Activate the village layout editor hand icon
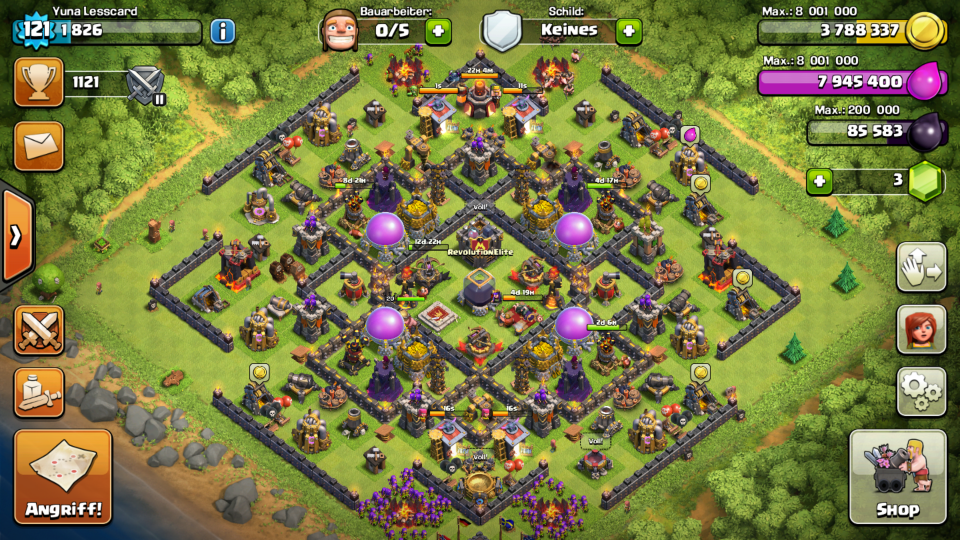 (921, 267)
